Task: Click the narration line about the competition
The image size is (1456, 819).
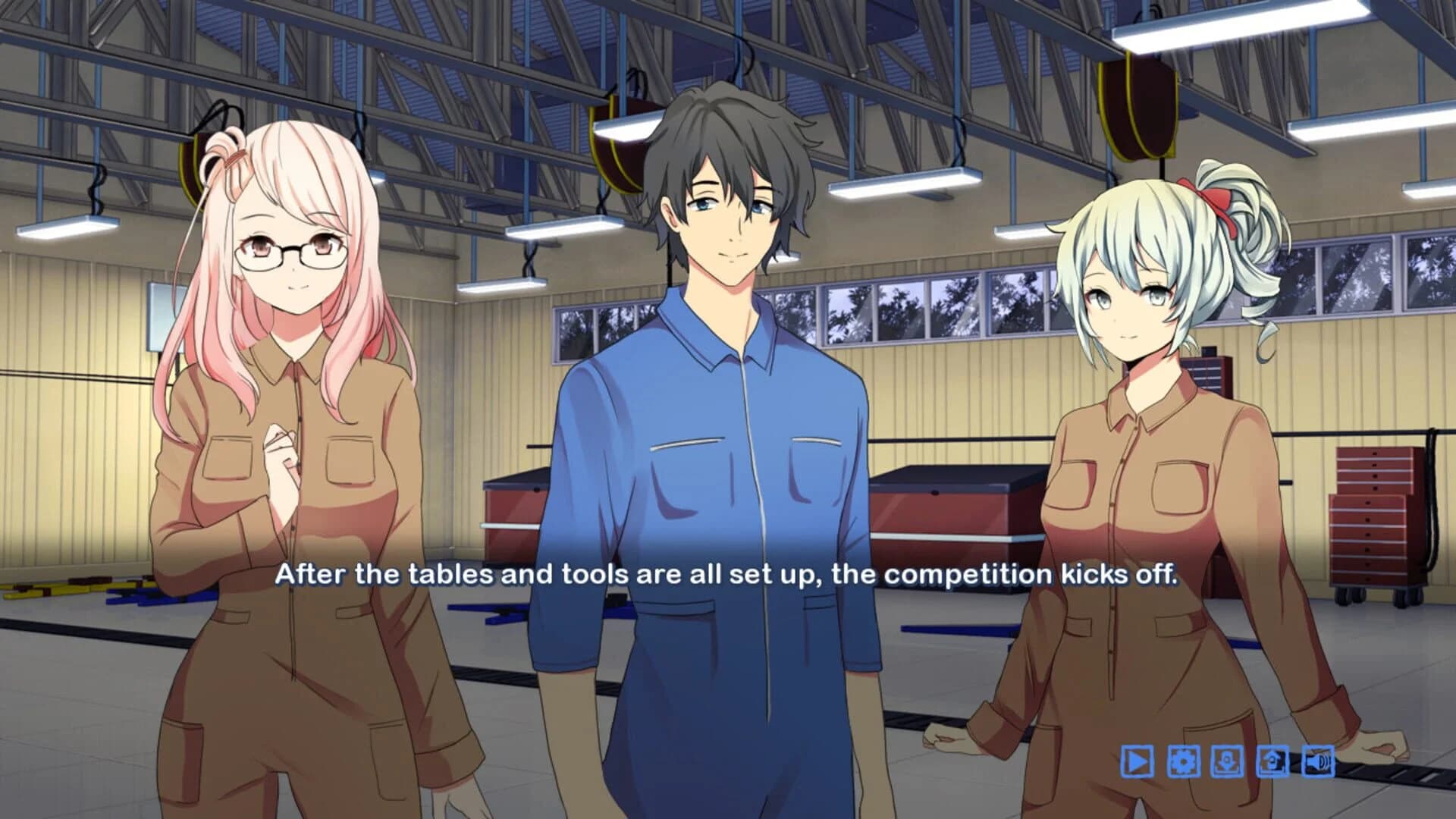Action: 728,576
